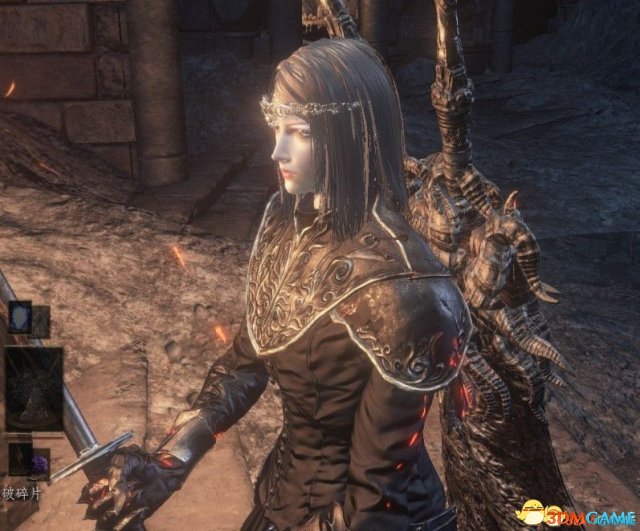640x531 pixels.
Task: Select the pale blue item slot
Action: point(19,316)
